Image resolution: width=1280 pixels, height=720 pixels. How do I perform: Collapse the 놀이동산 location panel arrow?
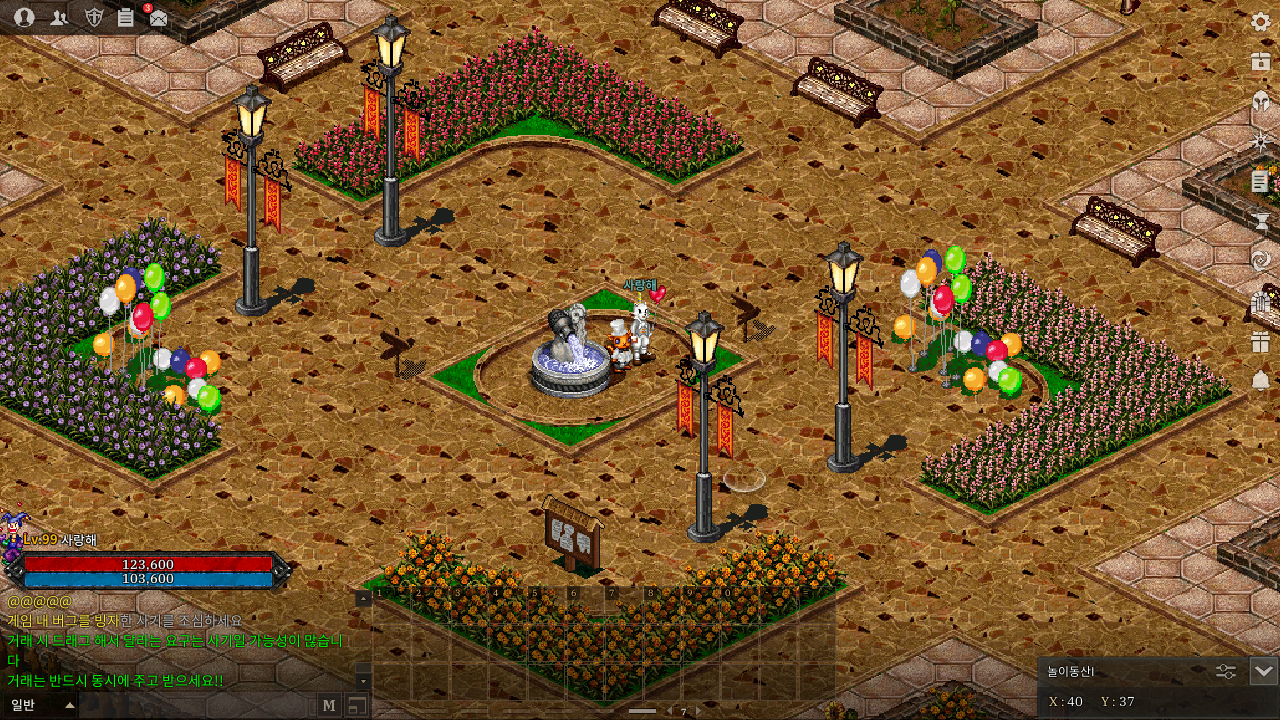pyautogui.click(x=1263, y=671)
